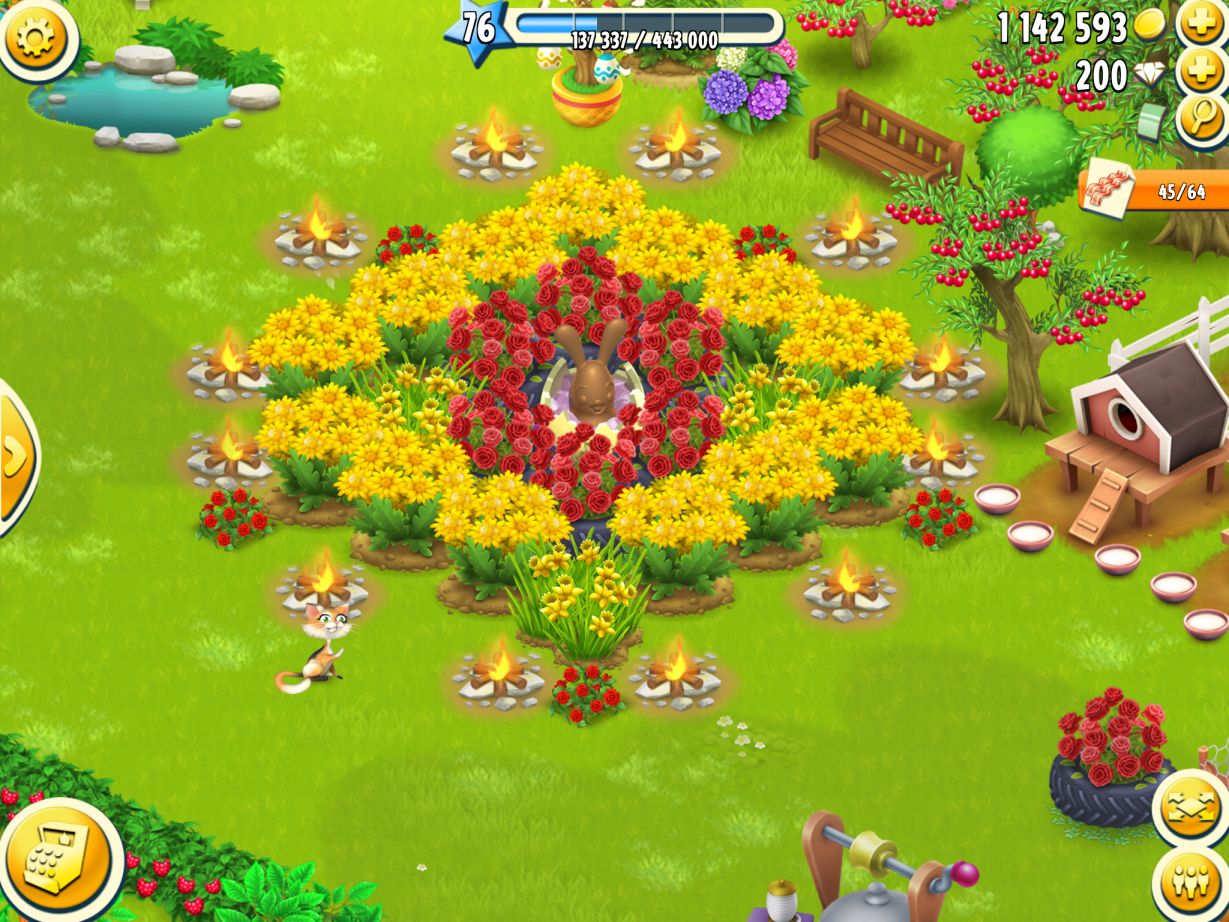Viewport: 1229px width, 922px height.
Task: Activate the crossed arrows edit button
Action: pyautogui.click(x=1191, y=808)
